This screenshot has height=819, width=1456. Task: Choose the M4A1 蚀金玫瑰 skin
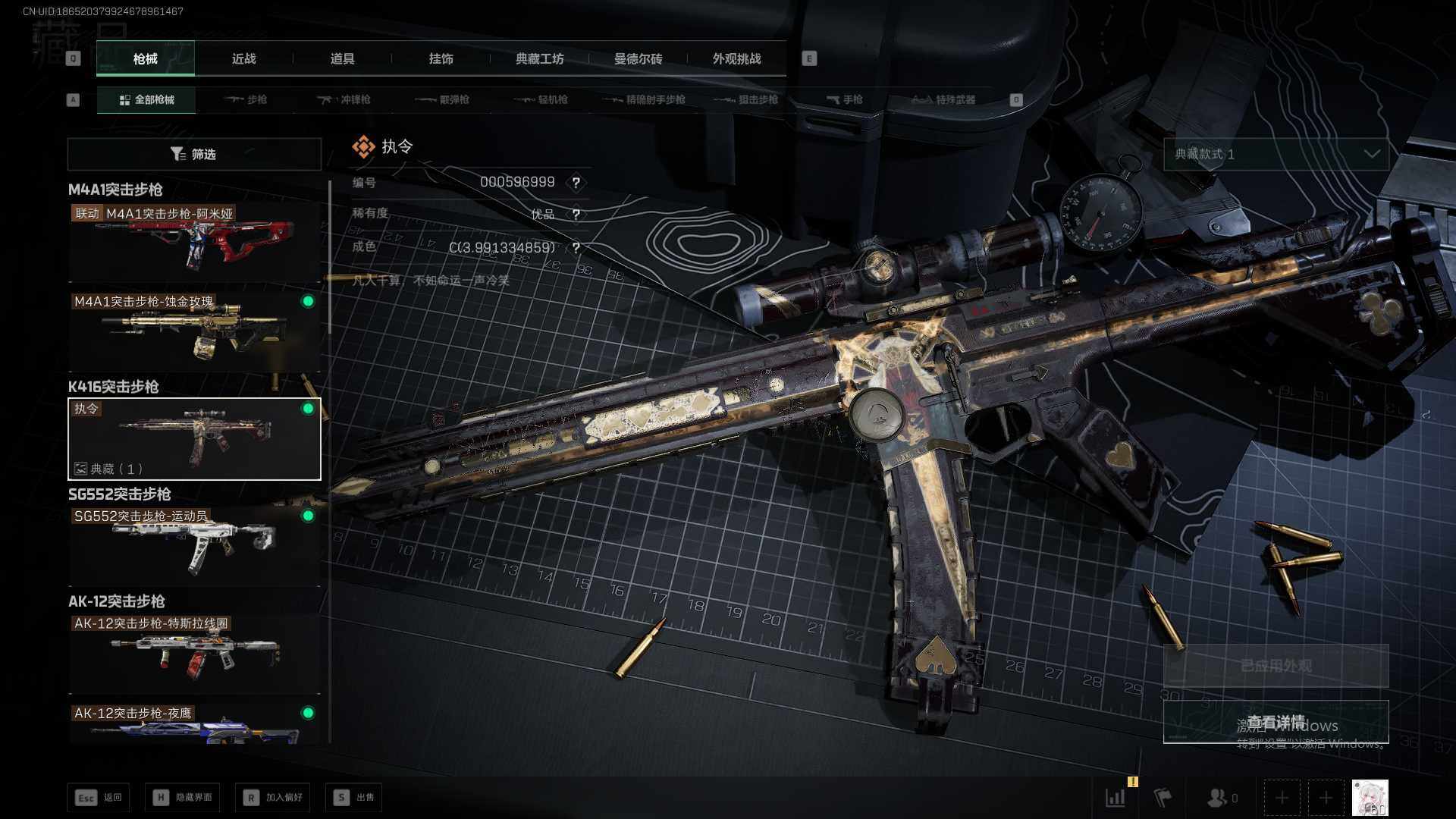click(x=194, y=330)
